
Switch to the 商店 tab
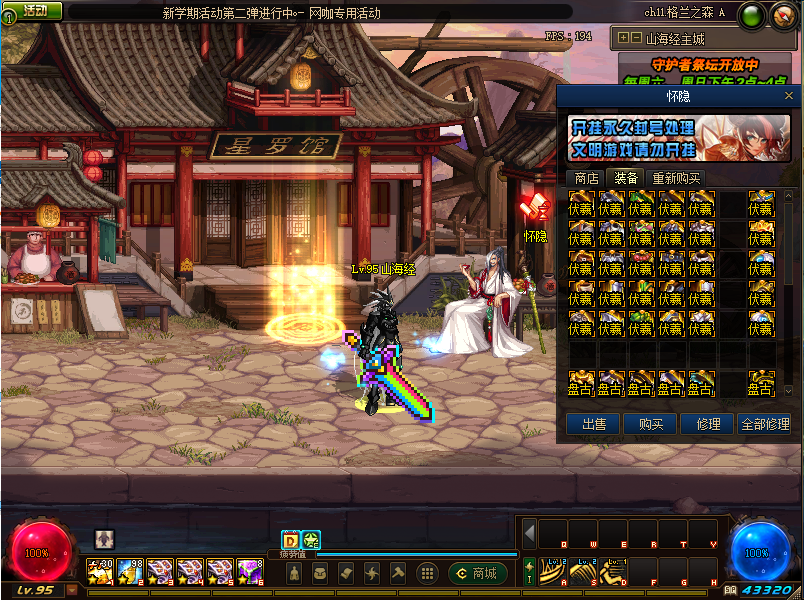[x=583, y=178]
